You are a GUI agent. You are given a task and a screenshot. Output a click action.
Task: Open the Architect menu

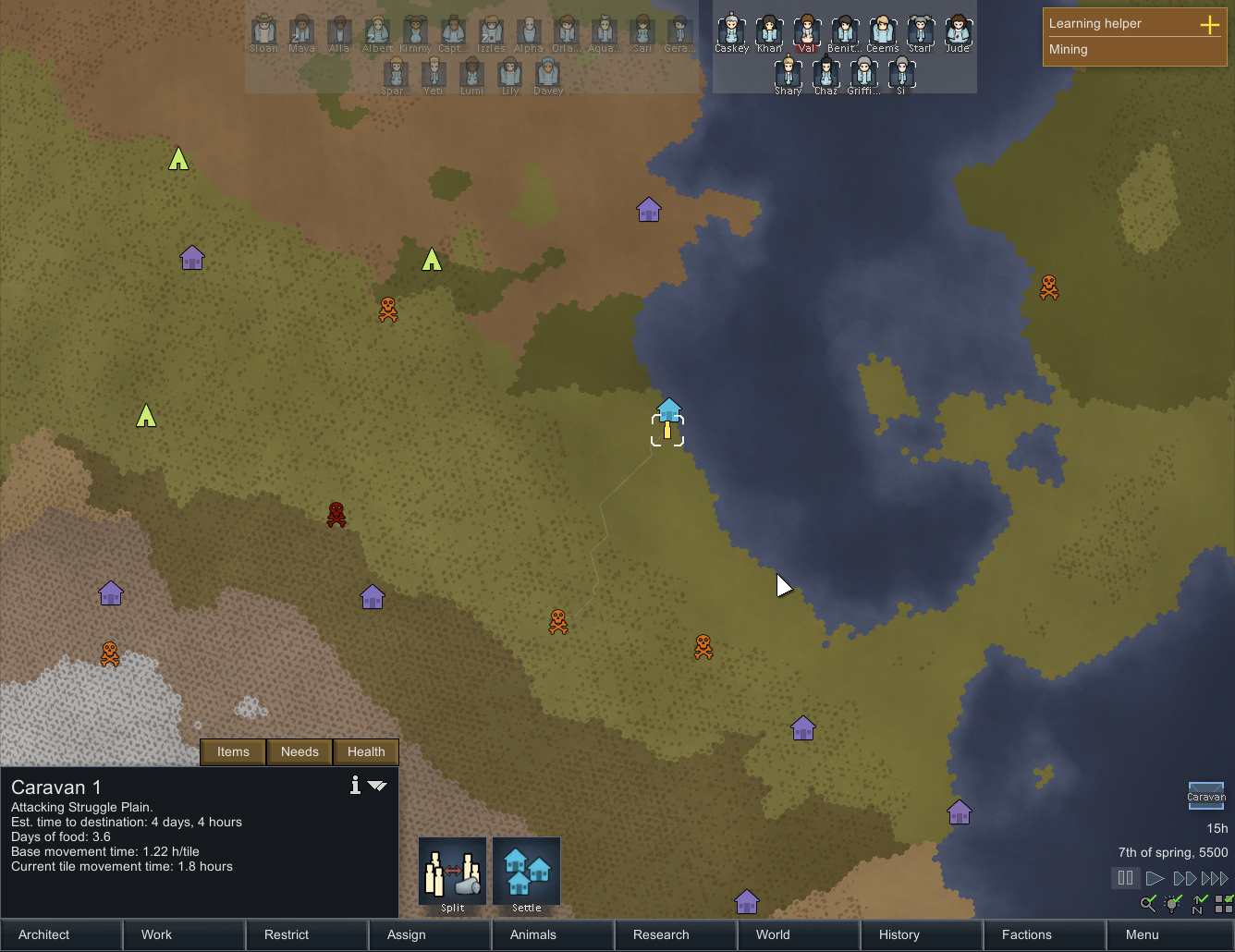tap(61, 934)
